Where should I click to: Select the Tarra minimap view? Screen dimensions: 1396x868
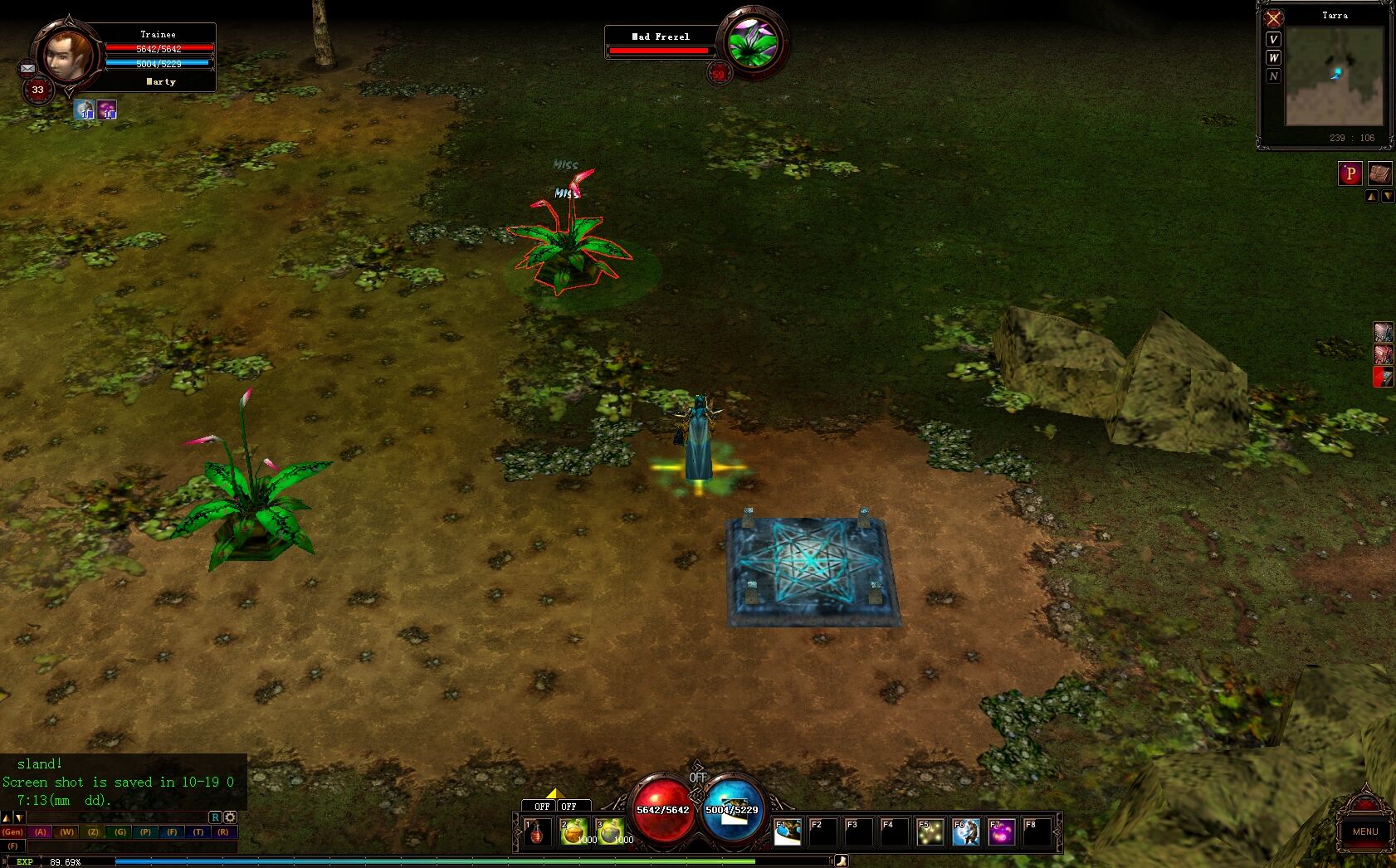click(x=1334, y=76)
